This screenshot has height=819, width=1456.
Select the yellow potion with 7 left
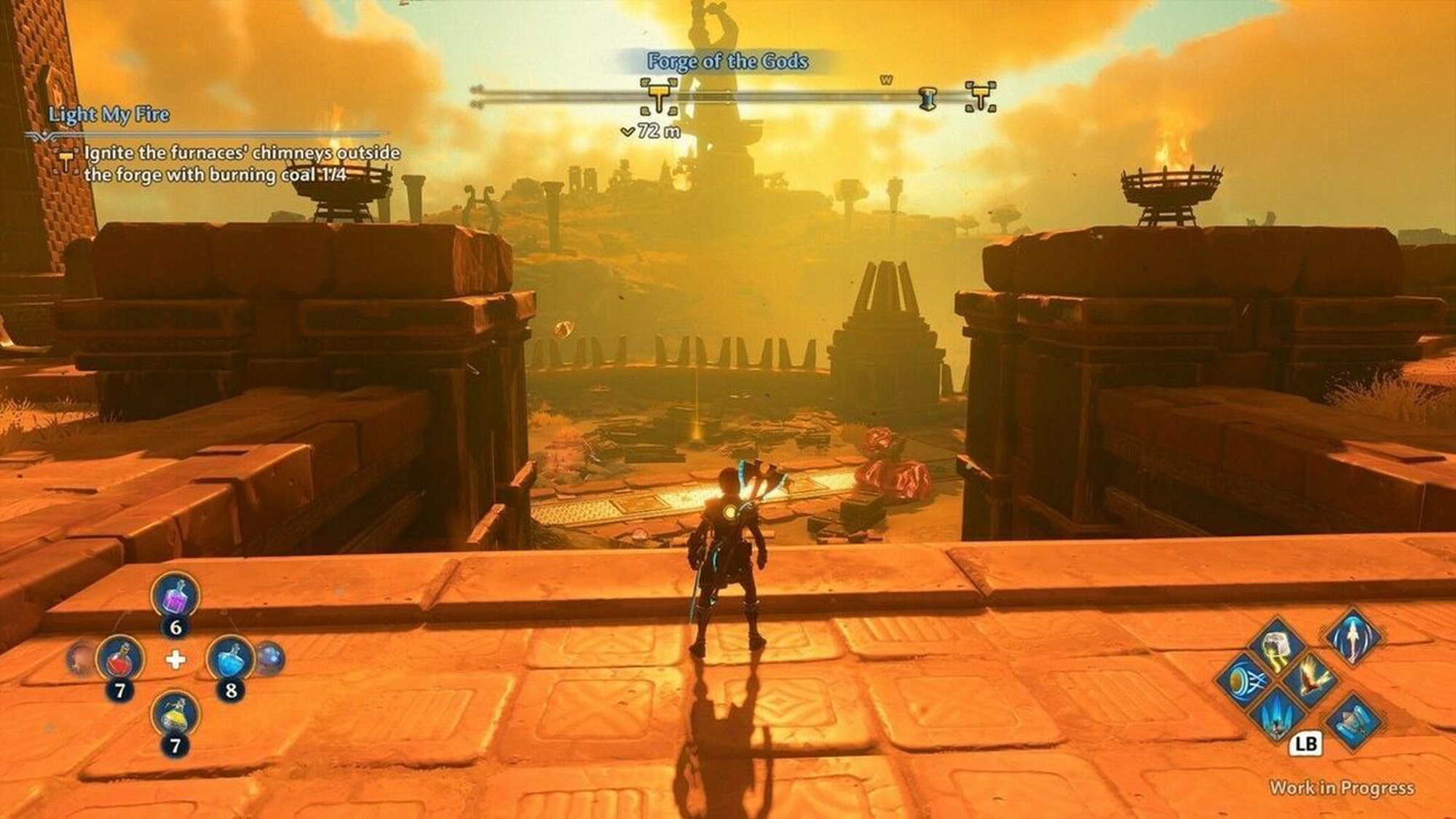click(175, 715)
